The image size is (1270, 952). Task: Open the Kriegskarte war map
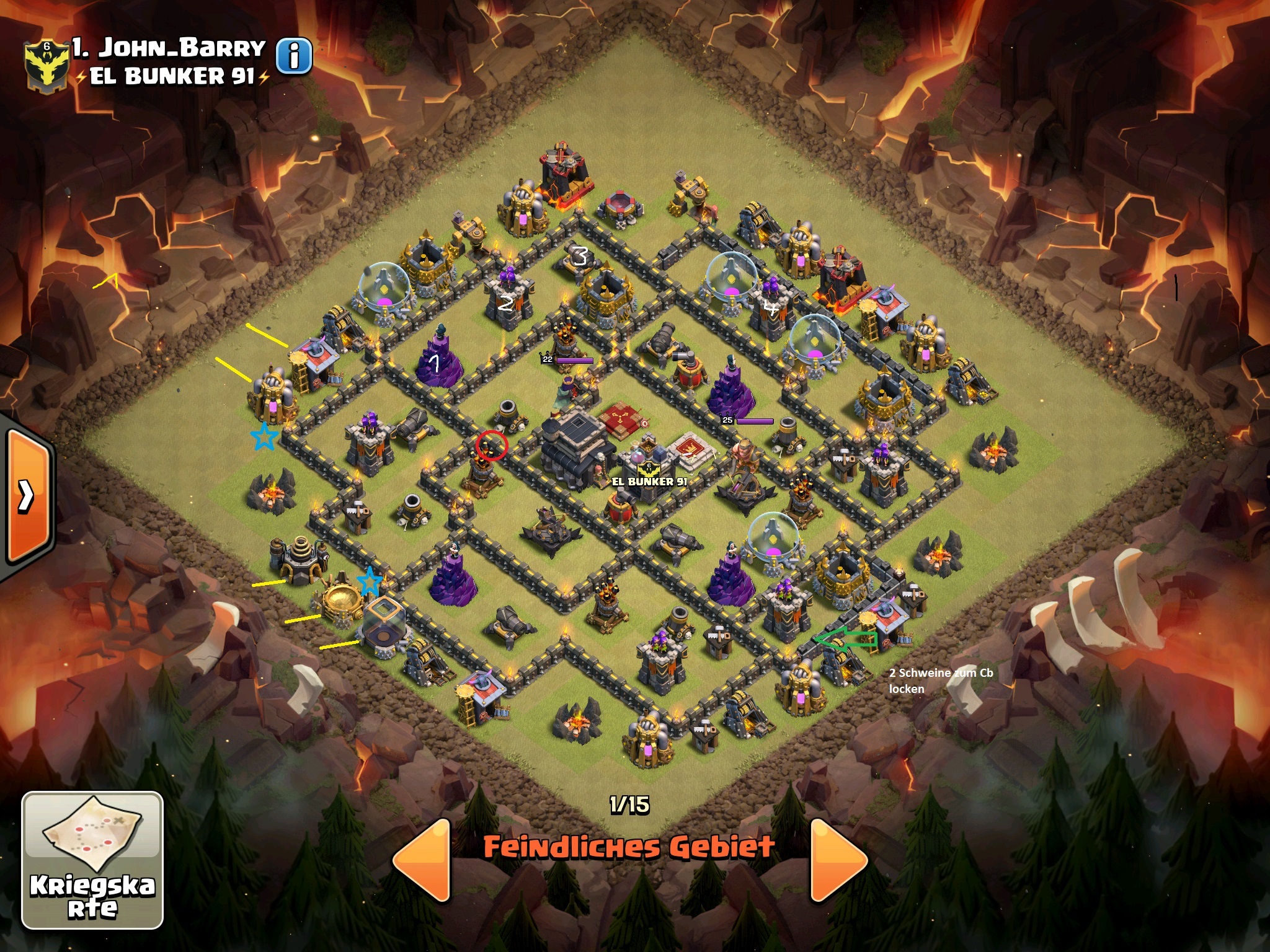point(92,860)
